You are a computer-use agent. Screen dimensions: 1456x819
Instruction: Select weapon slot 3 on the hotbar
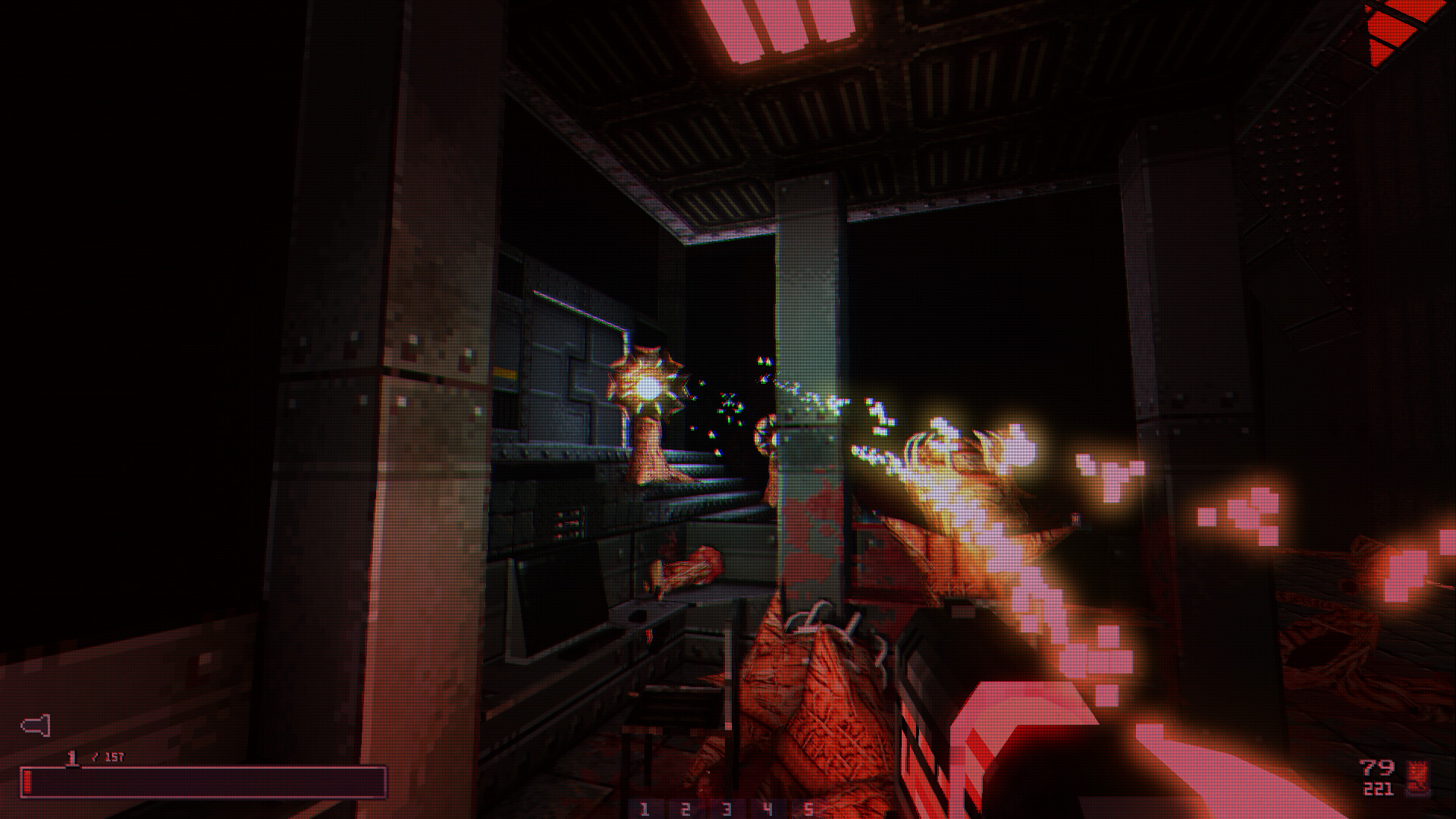(x=727, y=808)
